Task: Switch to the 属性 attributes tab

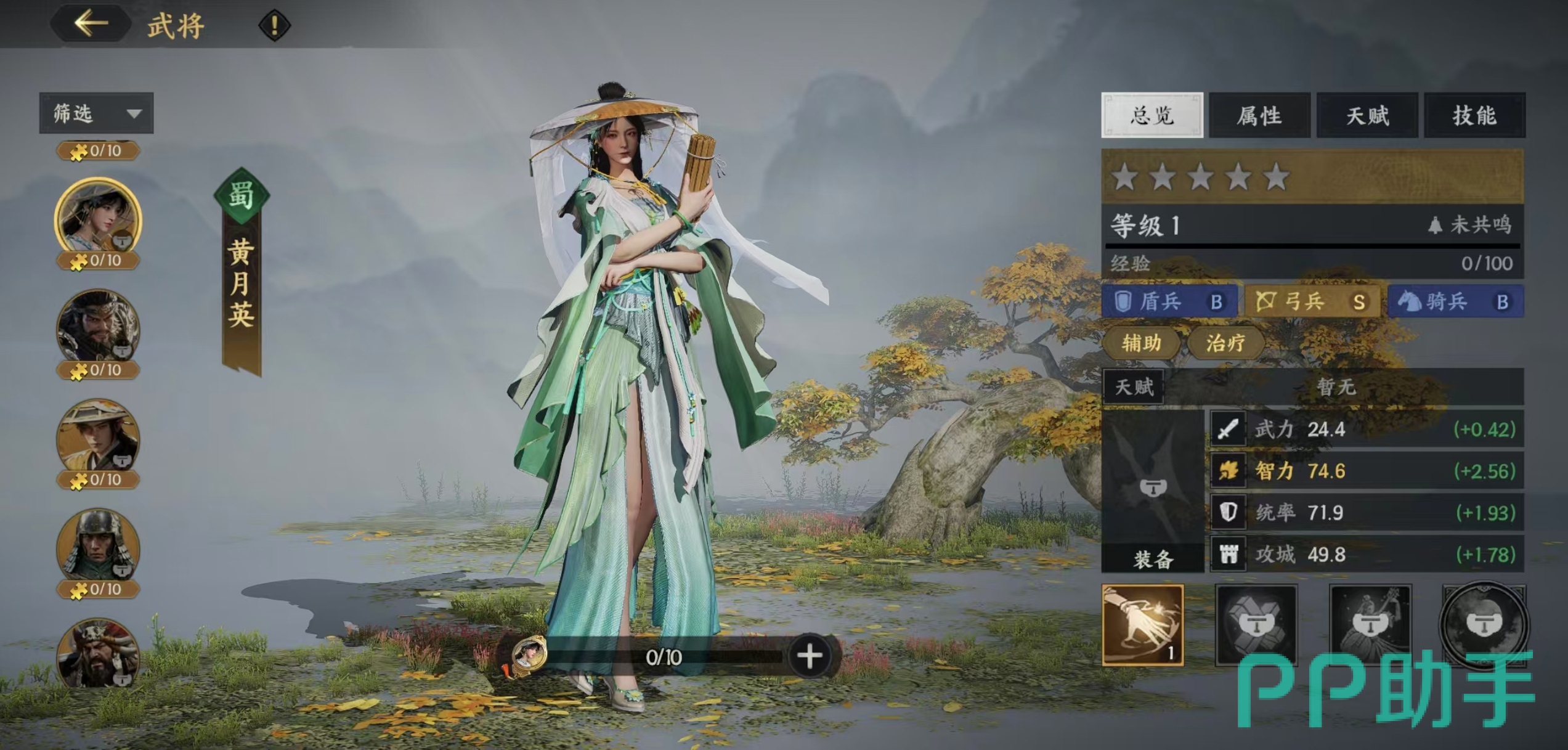Action: [x=1259, y=115]
